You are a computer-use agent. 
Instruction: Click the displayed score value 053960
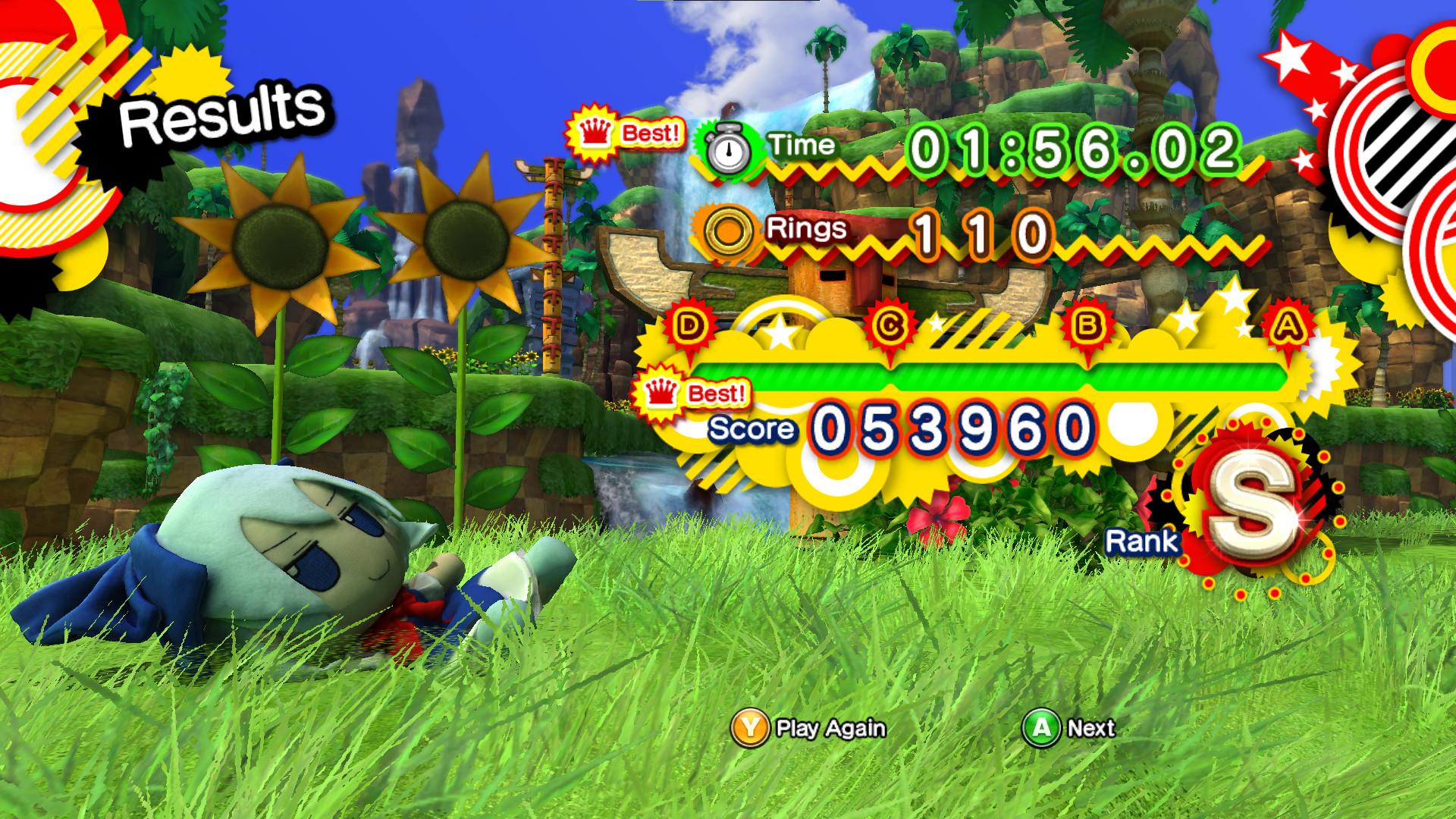[x=948, y=427]
